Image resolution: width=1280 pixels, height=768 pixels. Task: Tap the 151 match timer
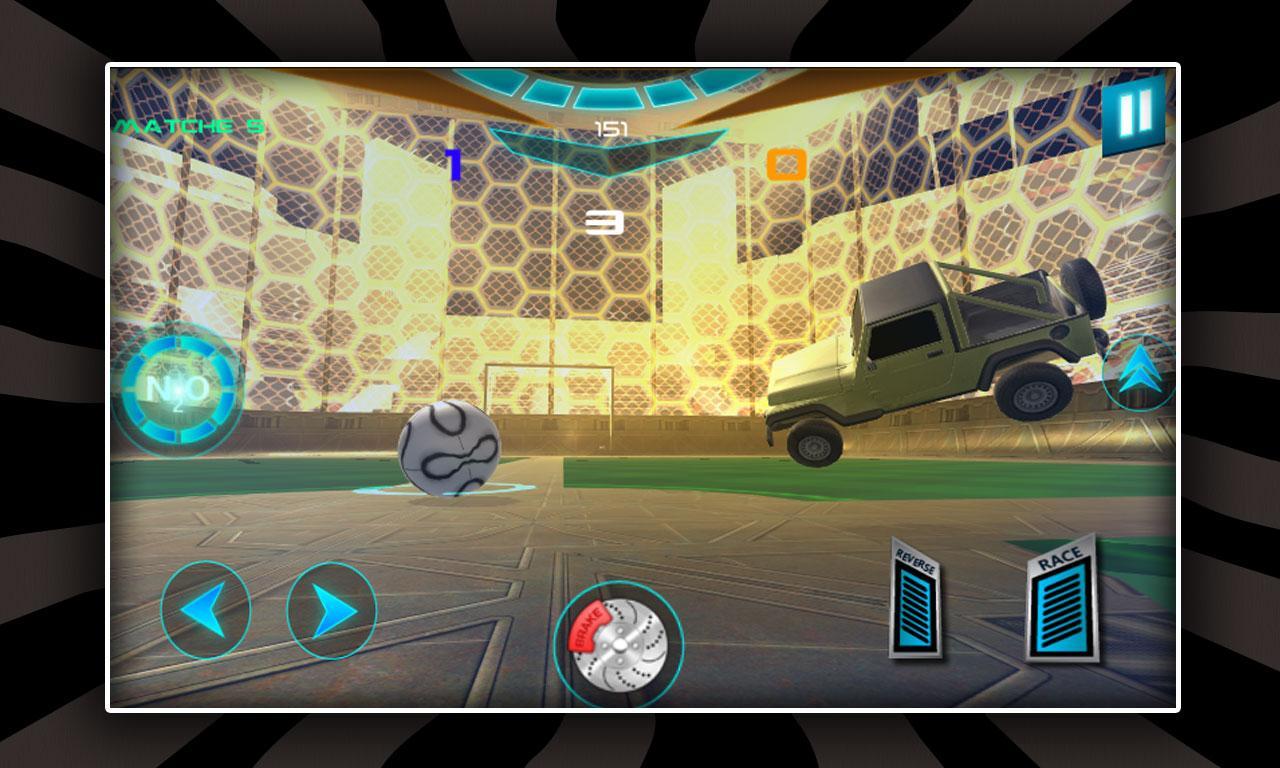tap(611, 126)
